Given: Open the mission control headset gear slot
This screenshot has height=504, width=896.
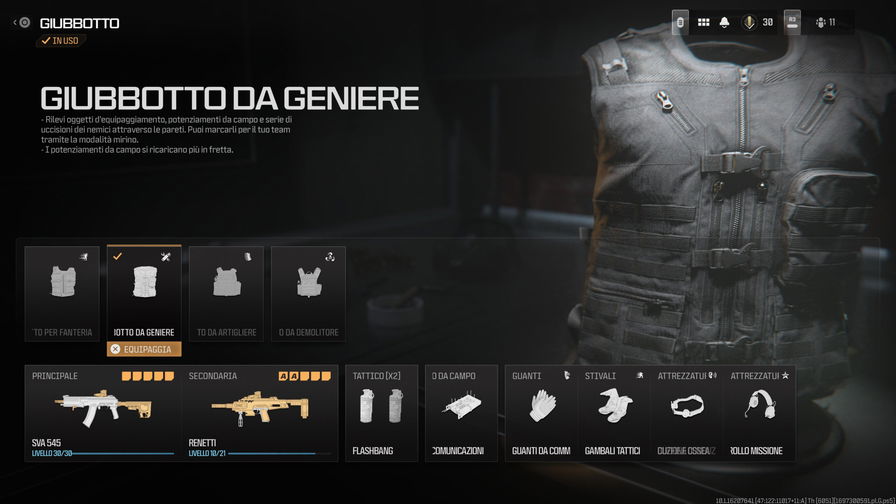Looking at the screenshot, I should click(759, 413).
